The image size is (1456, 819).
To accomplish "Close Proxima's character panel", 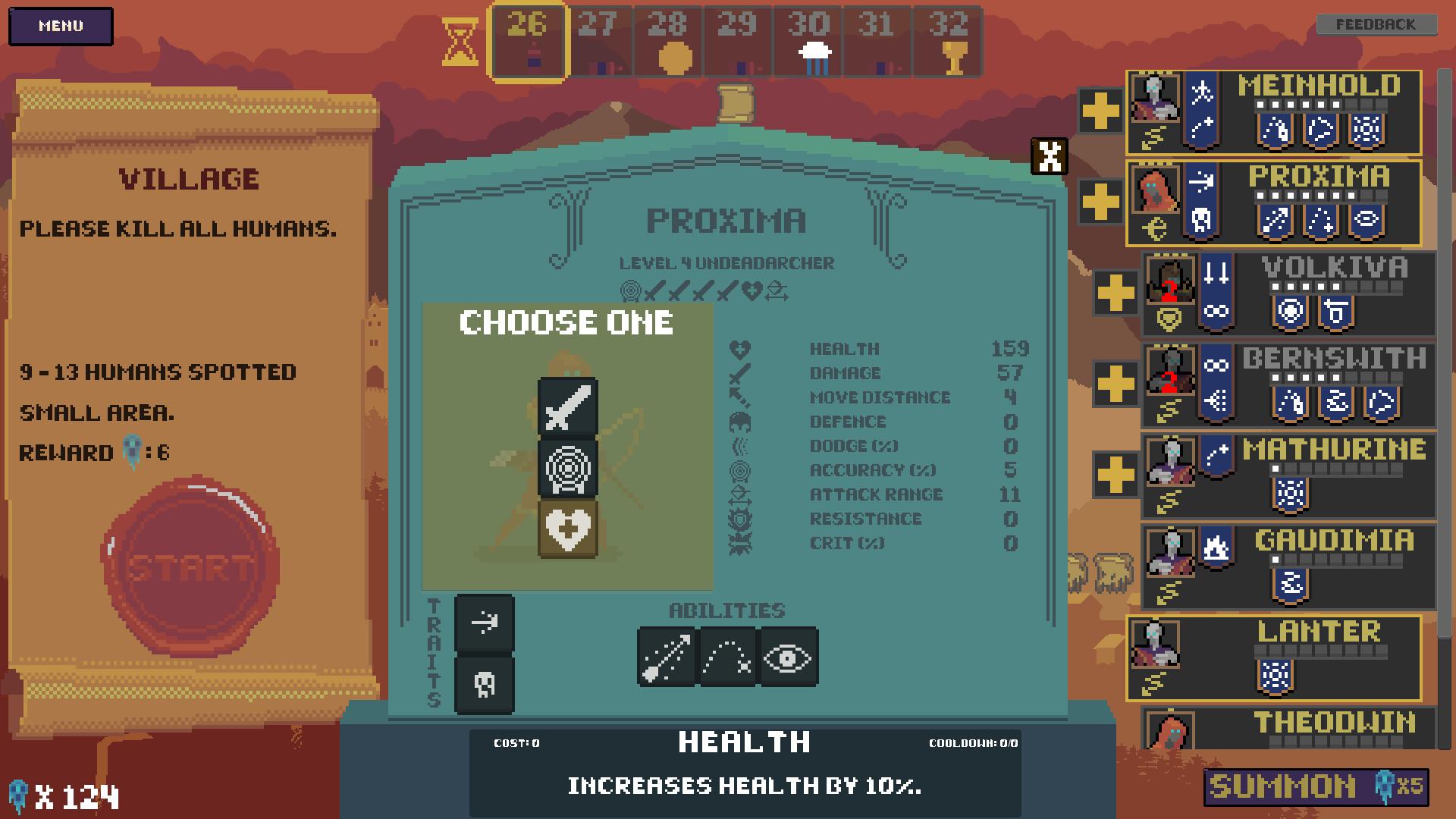I will 1050,156.
